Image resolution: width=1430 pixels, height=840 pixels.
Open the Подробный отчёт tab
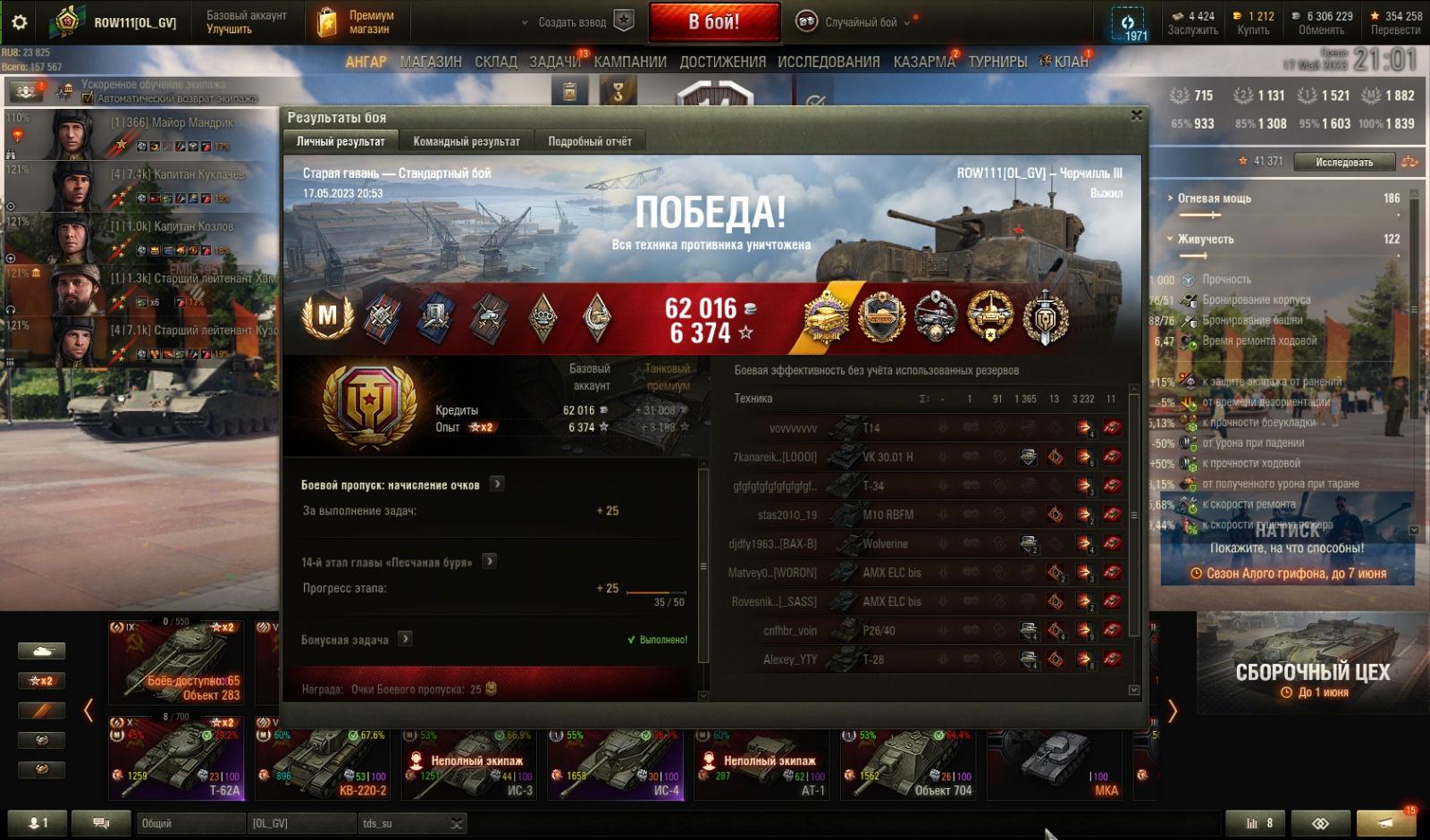(x=589, y=141)
